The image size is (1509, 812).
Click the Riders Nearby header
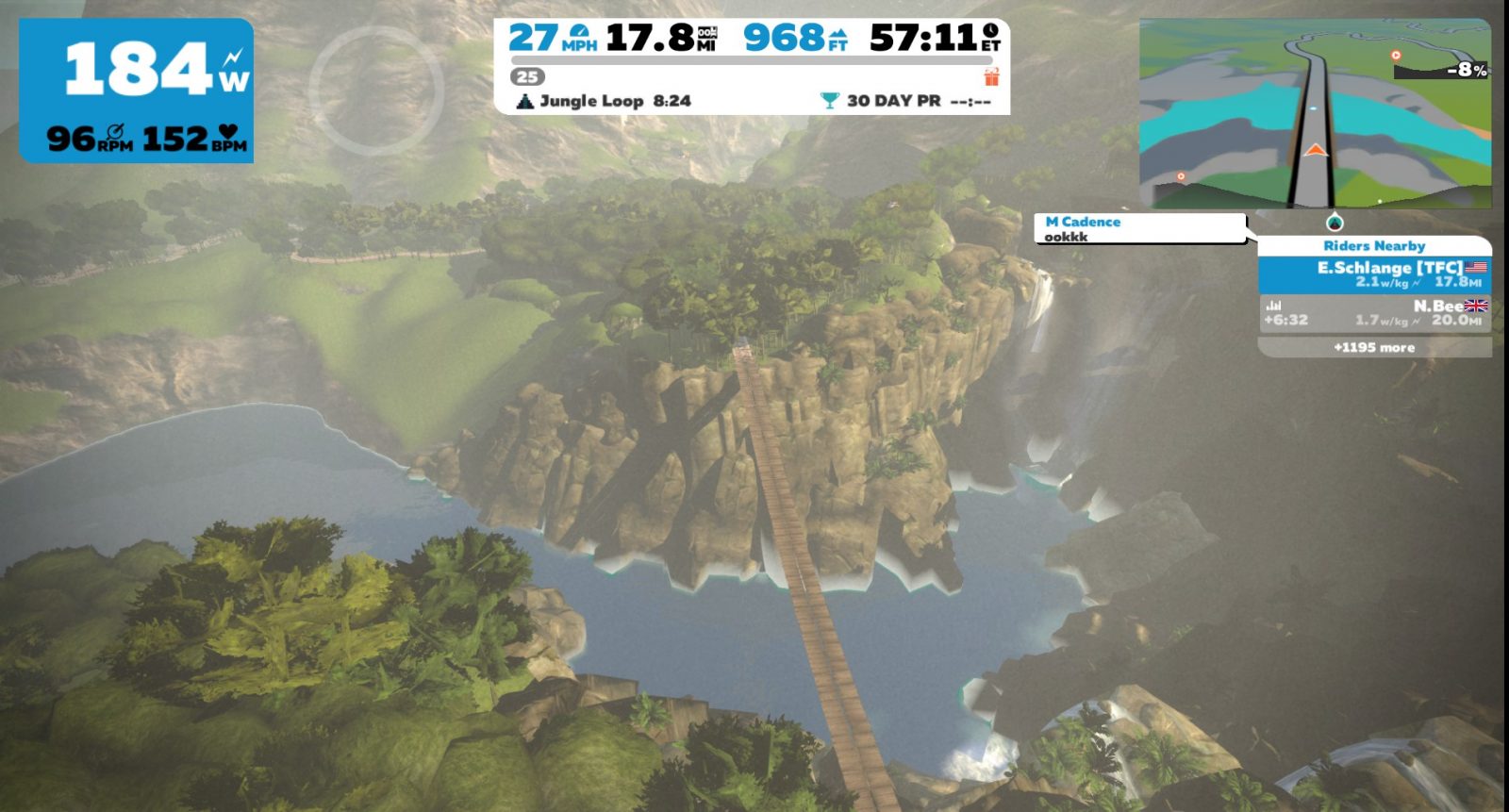point(1374,245)
